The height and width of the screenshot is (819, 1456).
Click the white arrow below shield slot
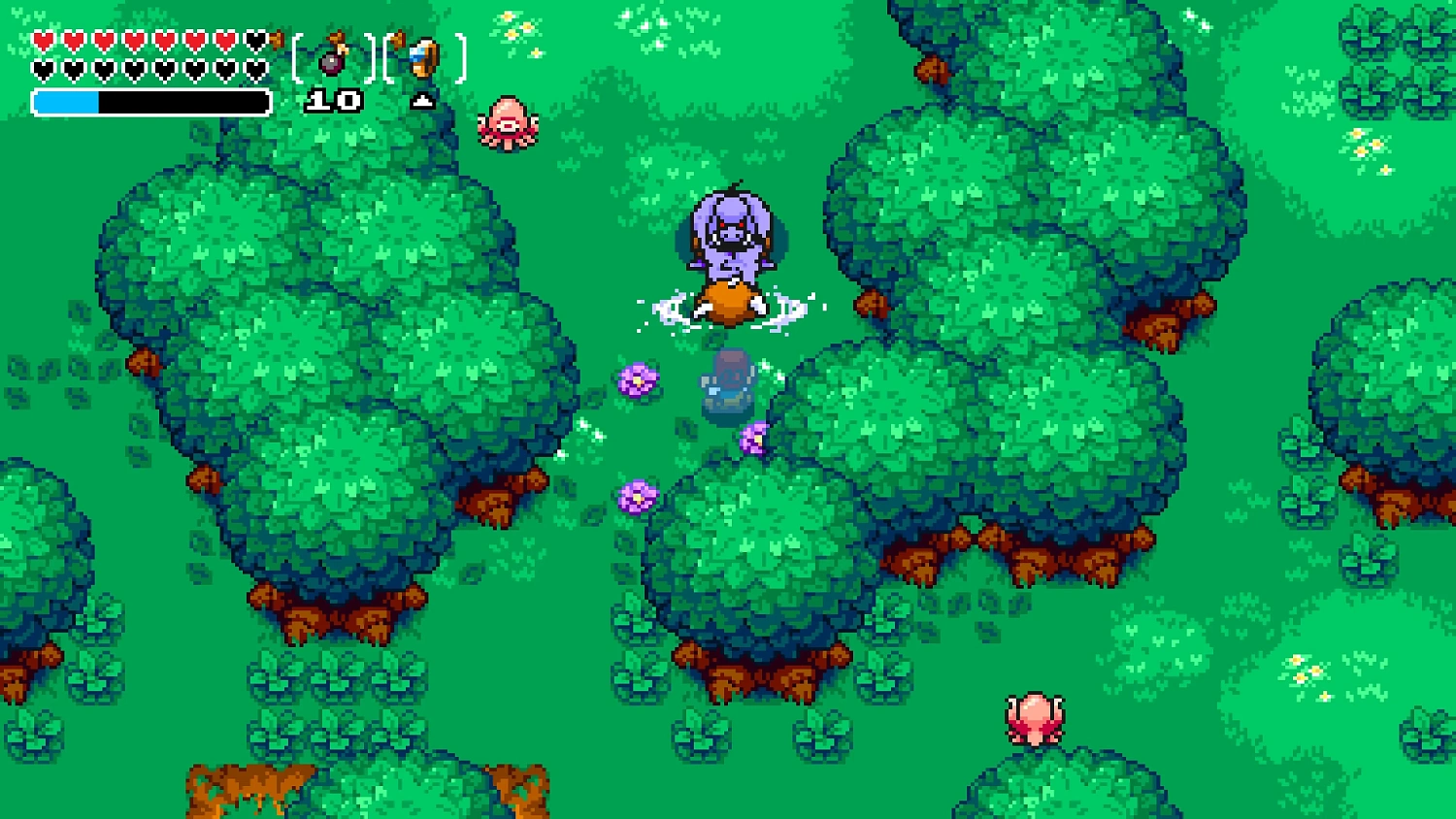tap(424, 100)
